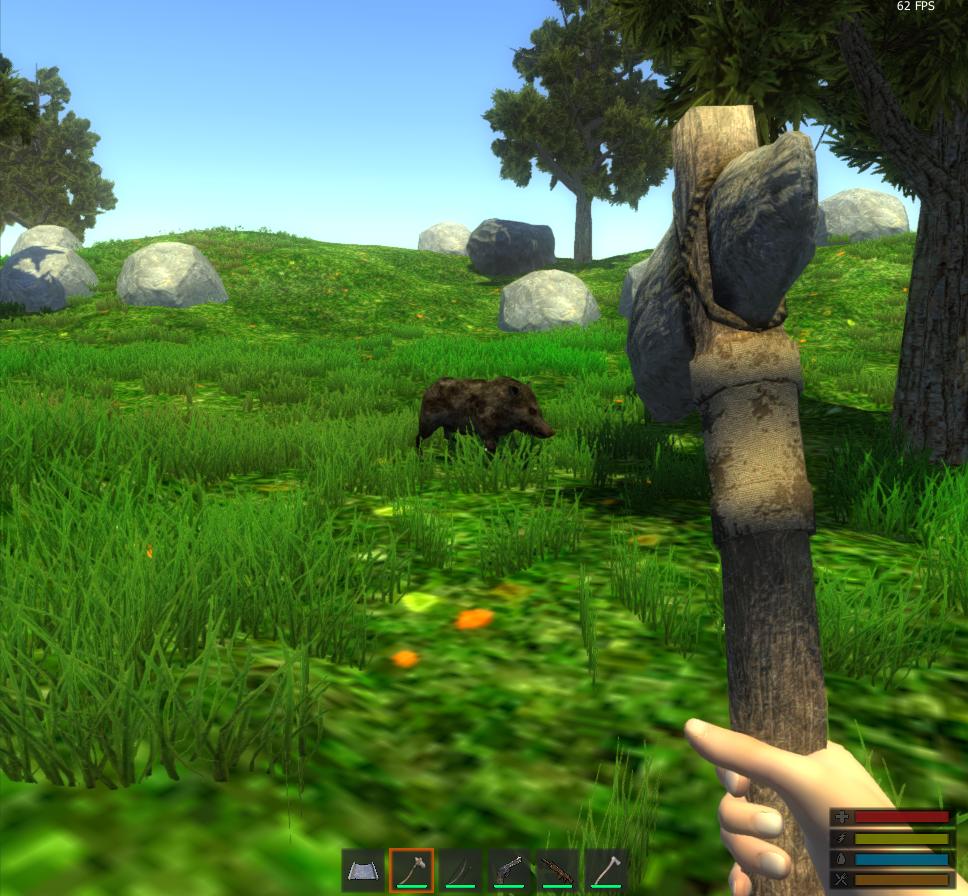Screen dimensions: 968x896
Task: Equip the metal hatchet in the last slot
Action: point(606,870)
